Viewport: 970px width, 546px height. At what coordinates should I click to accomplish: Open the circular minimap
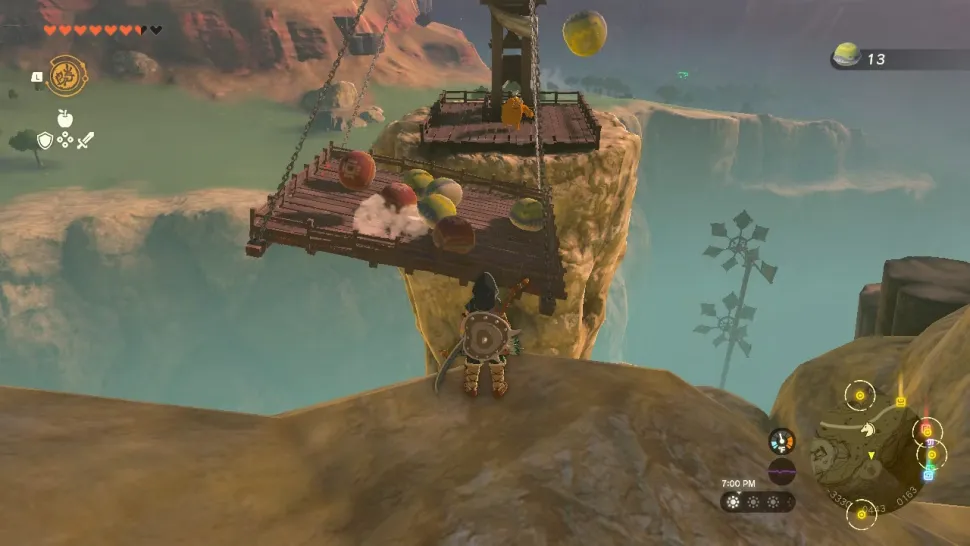pyautogui.click(x=866, y=451)
